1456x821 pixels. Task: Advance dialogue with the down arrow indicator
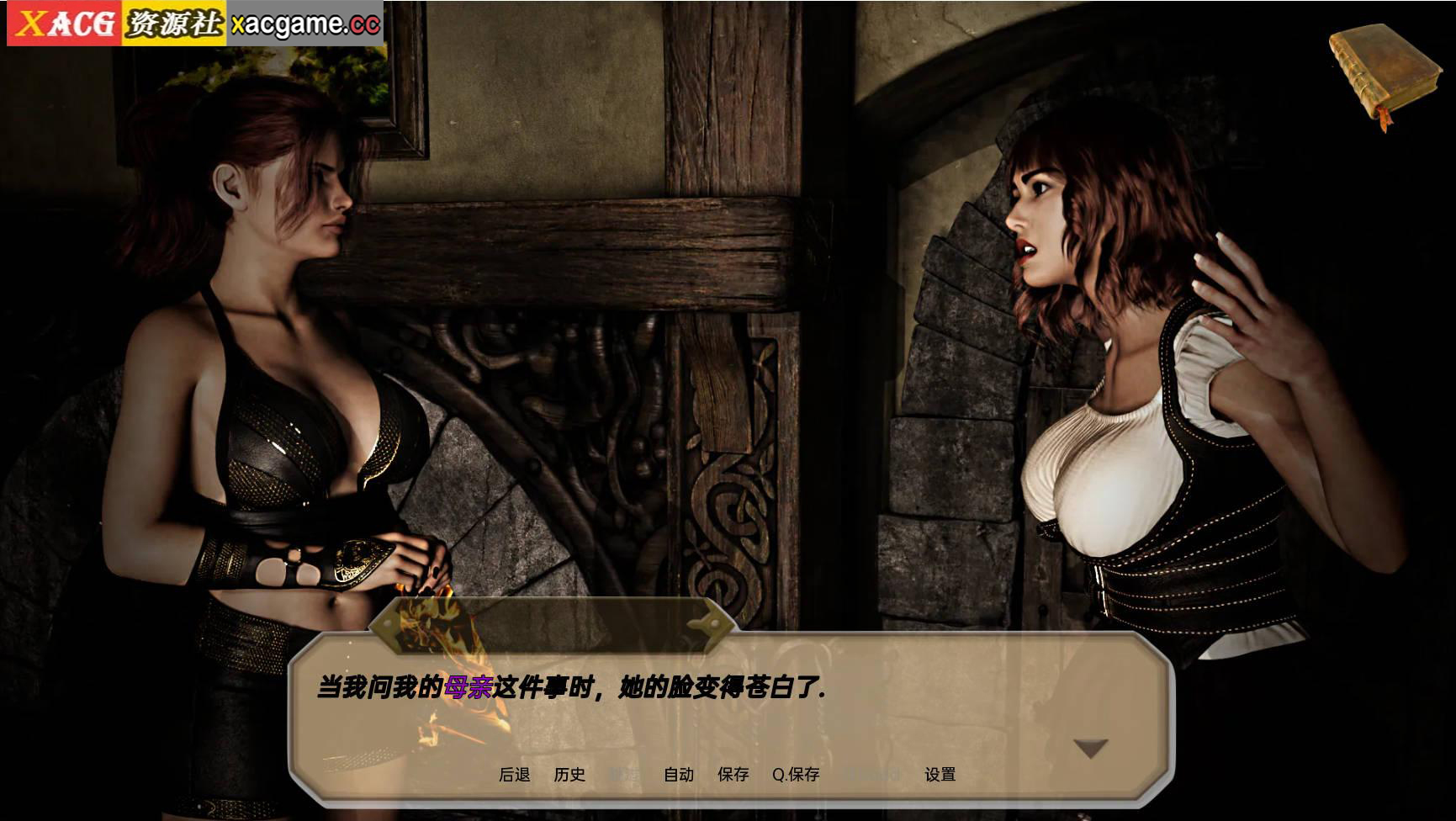tap(1091, 748)
